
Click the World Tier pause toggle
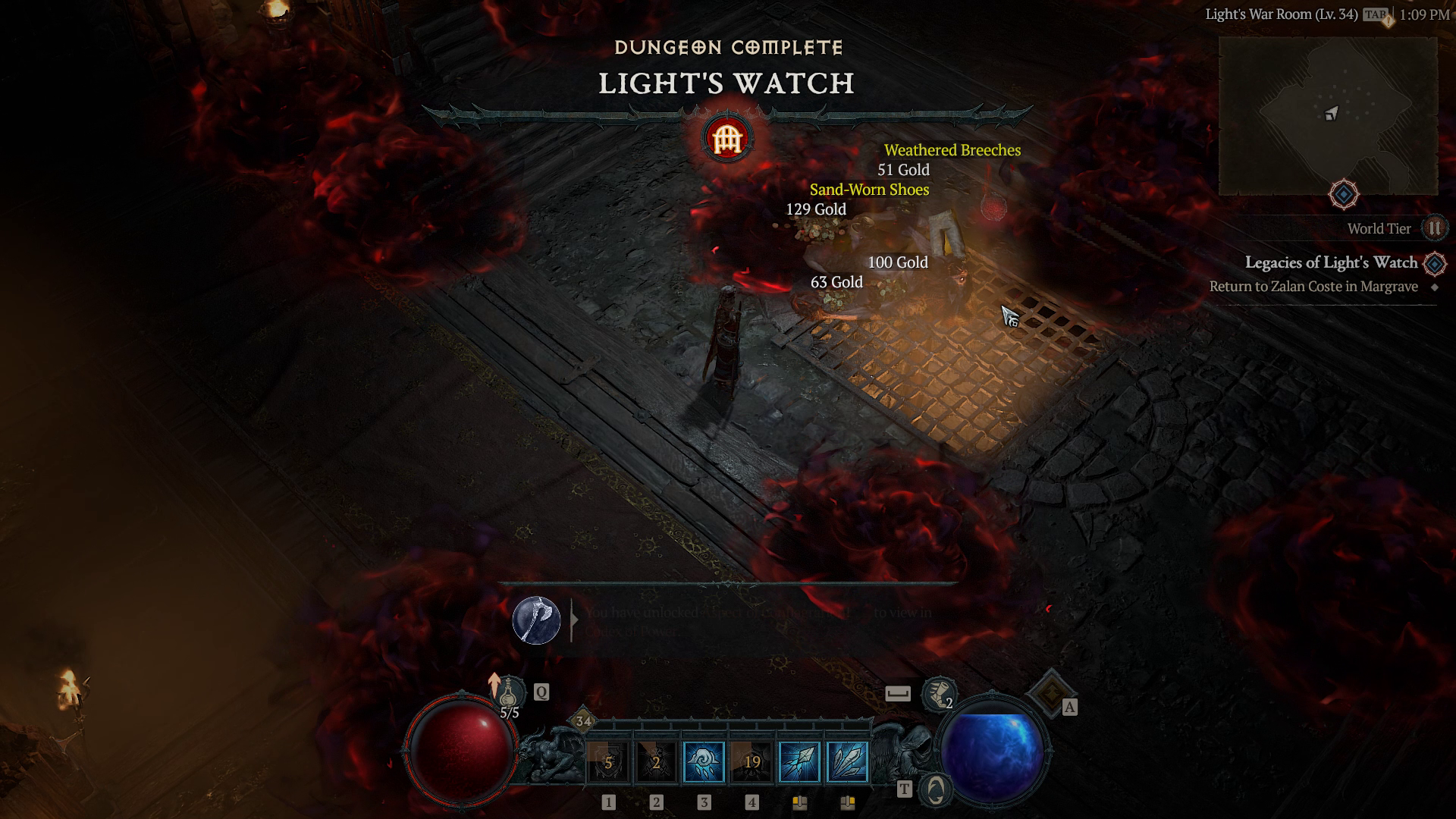pyautogui.click(x=1433, y=228)
